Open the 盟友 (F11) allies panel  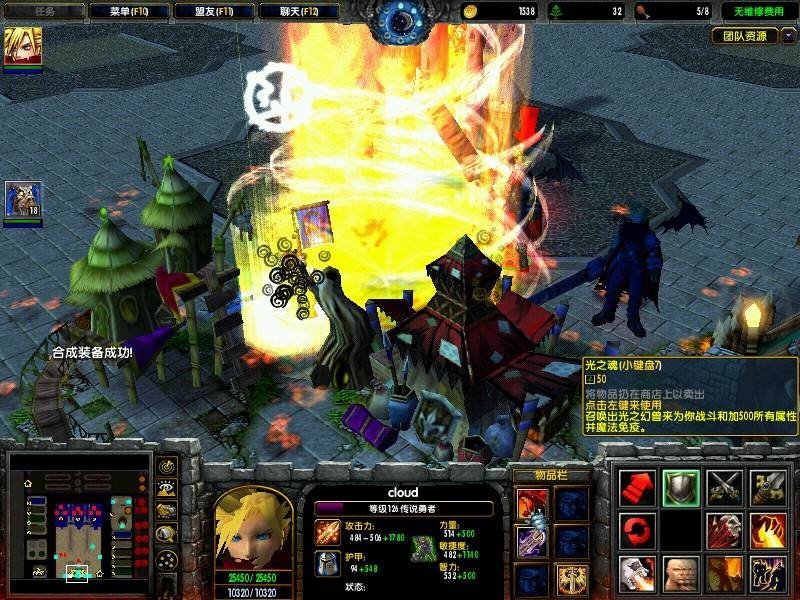213,11
